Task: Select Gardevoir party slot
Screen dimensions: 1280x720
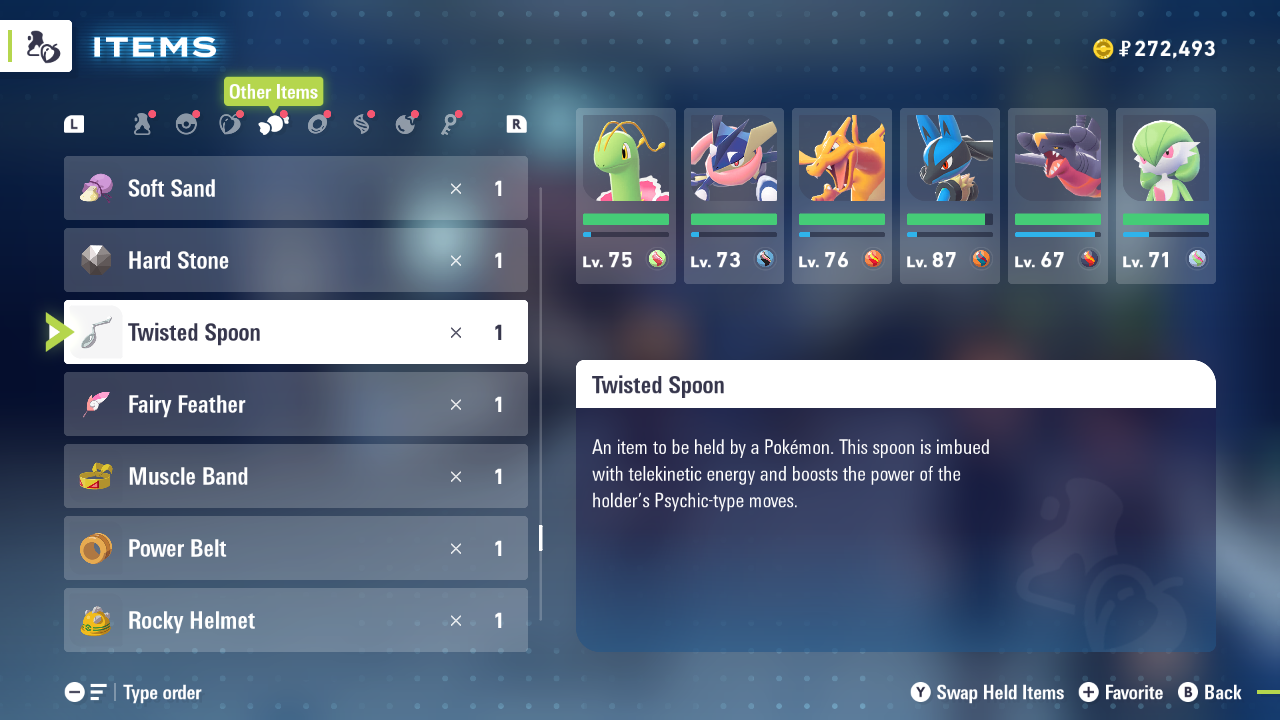Action: (x=1166, y=195)
